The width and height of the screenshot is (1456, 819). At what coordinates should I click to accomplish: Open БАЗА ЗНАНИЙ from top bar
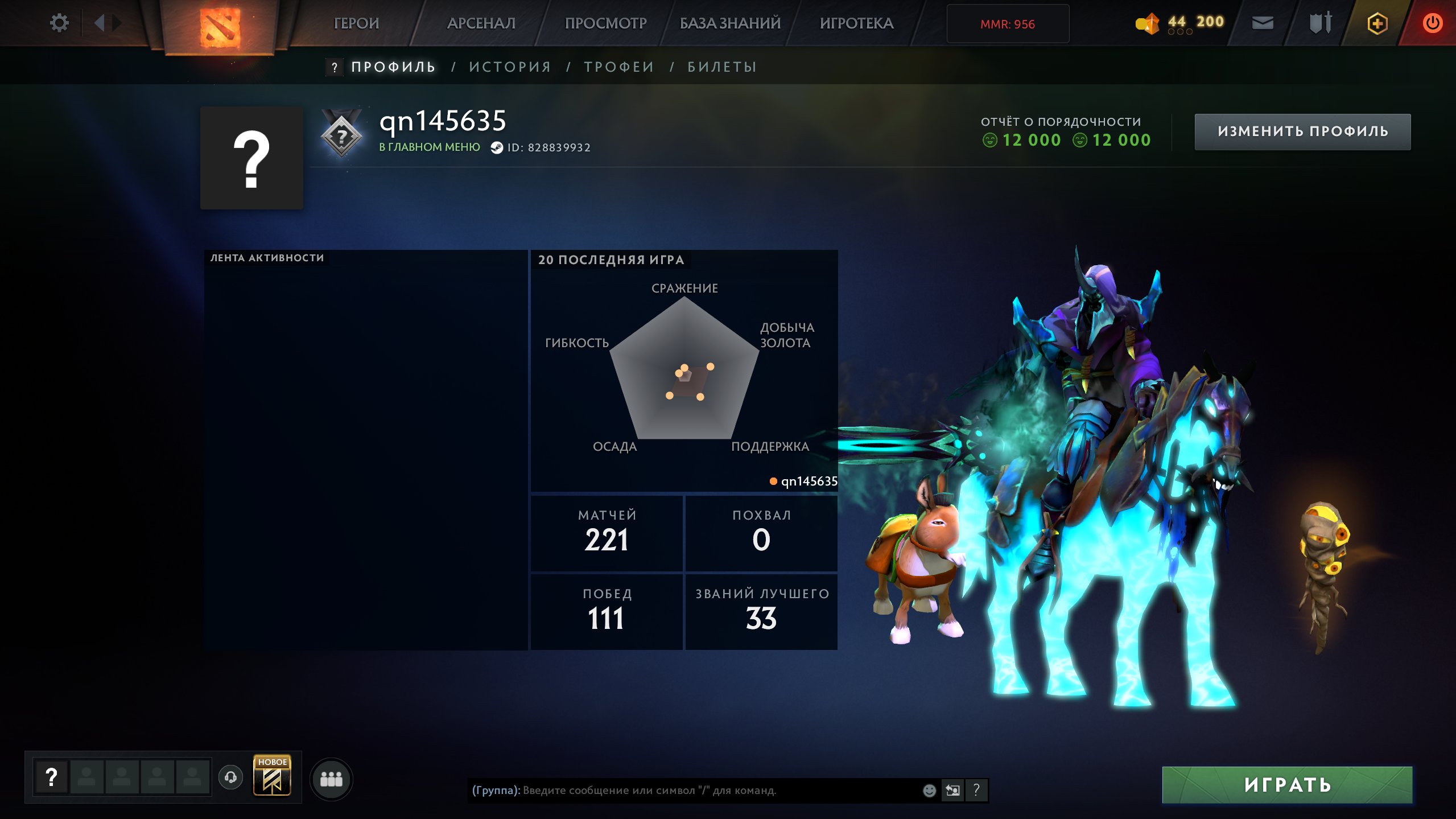(x=730, y=23)
